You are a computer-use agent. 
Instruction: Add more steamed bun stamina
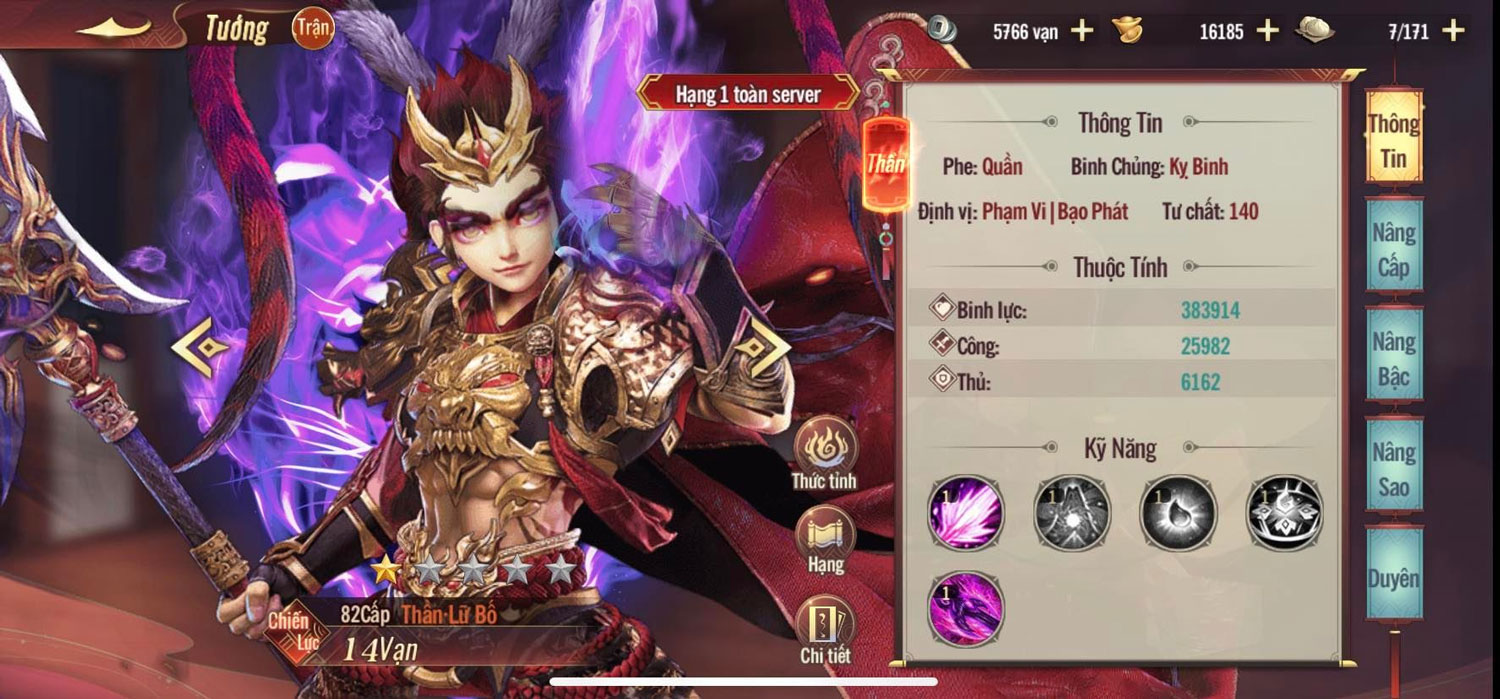1453,31
